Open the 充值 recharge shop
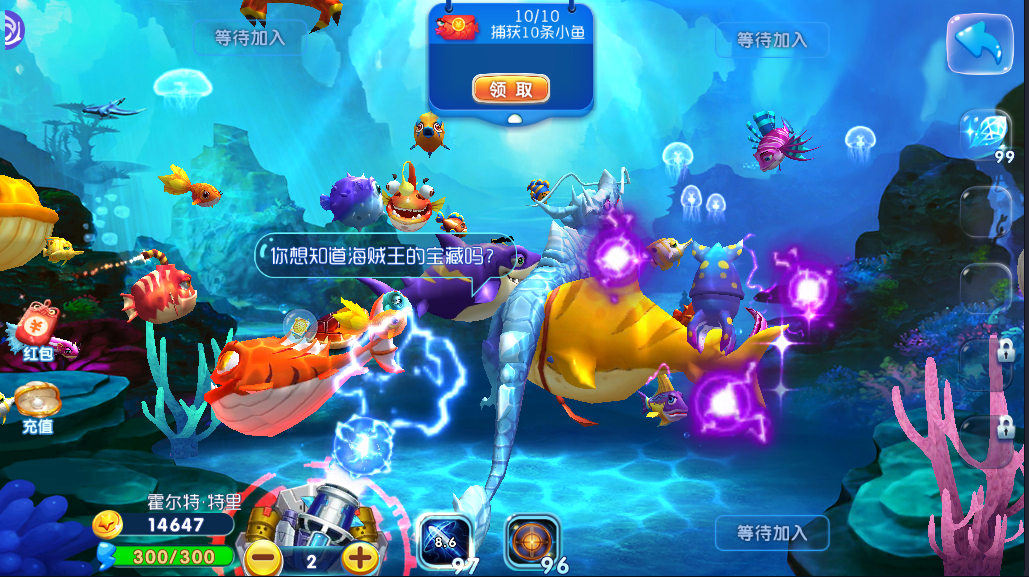 click(37, 406)
